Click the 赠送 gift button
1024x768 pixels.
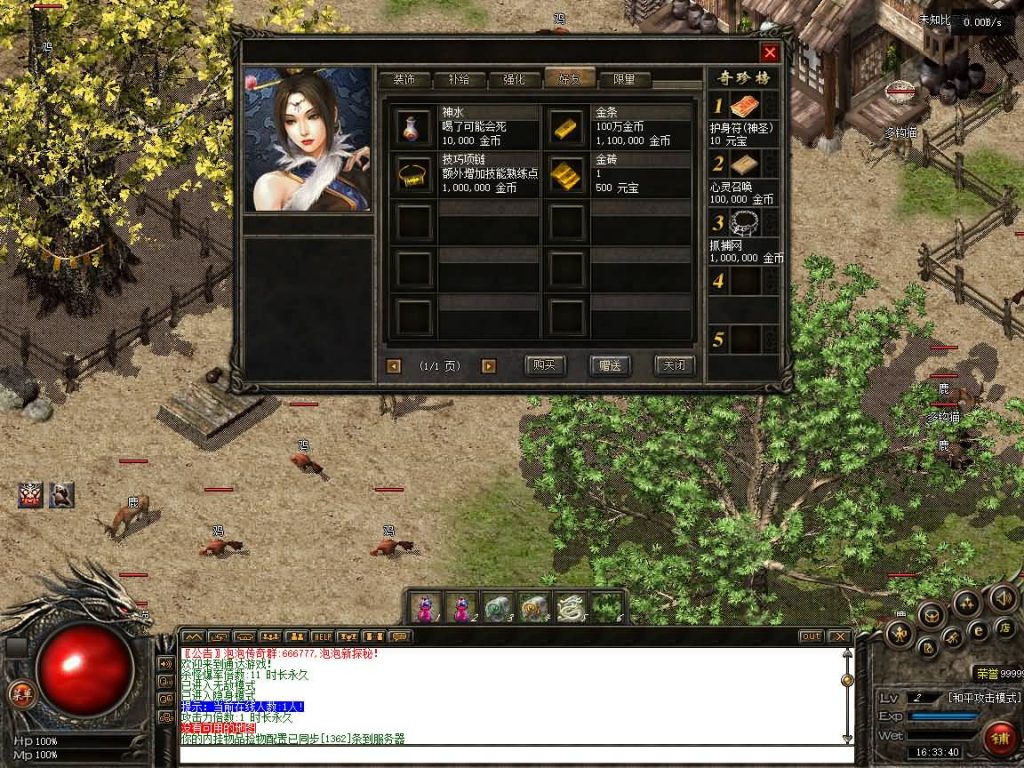pyautogui.click(x=609, y=366)
